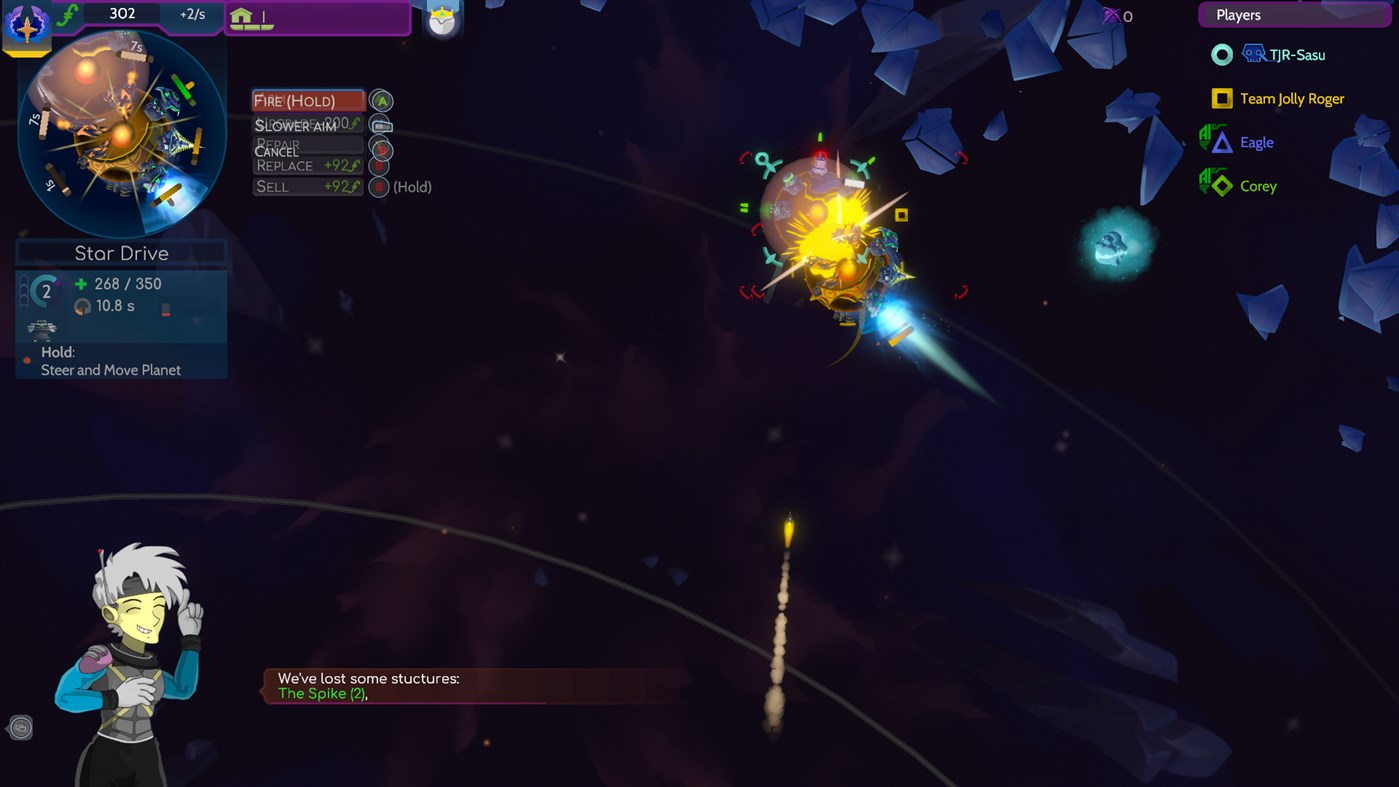This screenshot has height=787, width=1399.
Task: Select Eagle's purple triangle player icon
Action: (1220, 141)
